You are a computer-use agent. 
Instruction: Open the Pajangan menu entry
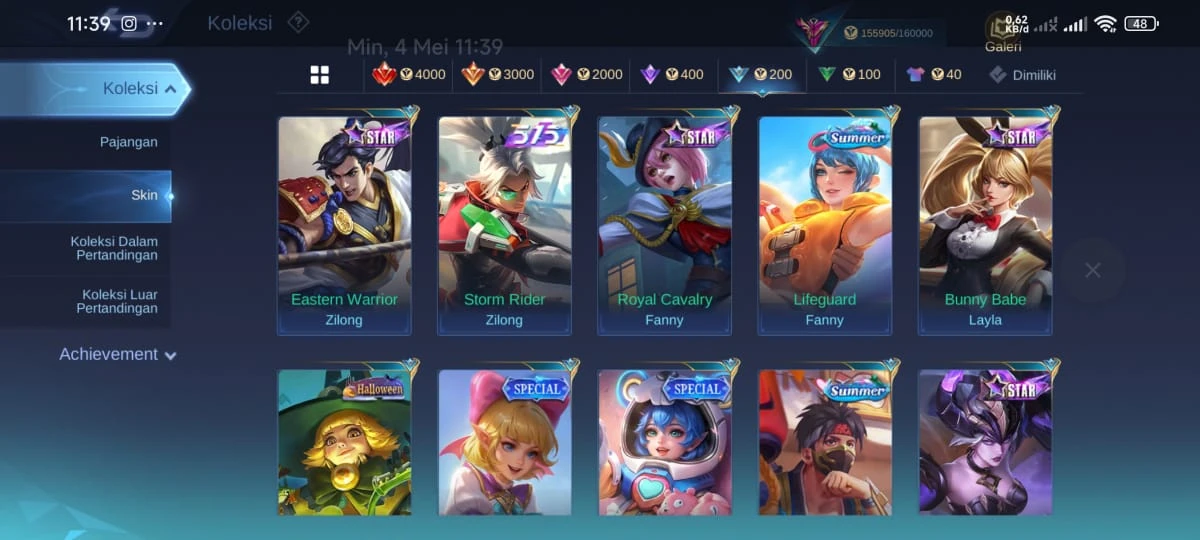pyautogui.click(x=128, y=142)
